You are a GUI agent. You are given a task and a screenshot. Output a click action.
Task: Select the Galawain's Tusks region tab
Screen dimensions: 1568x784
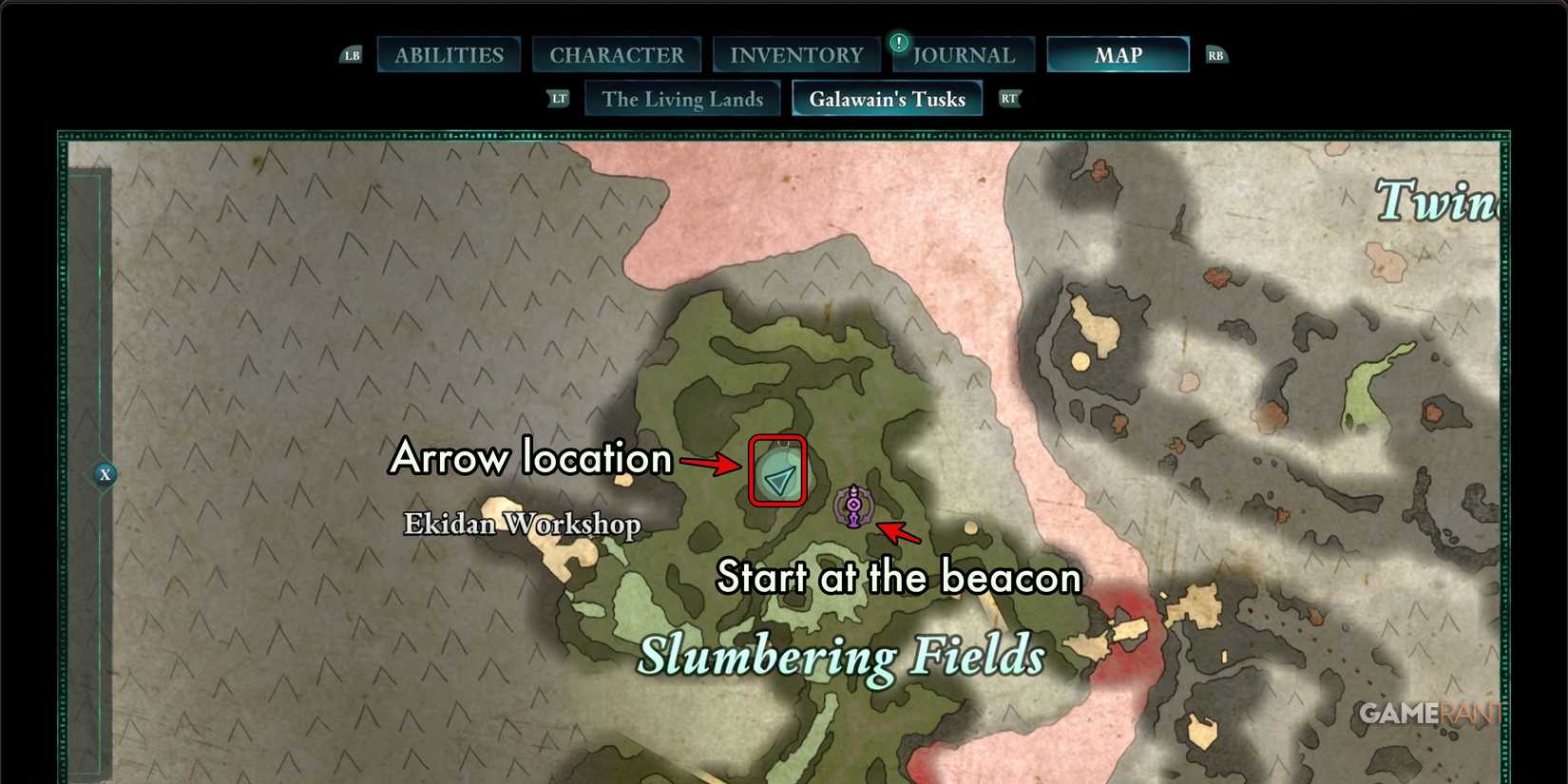[x=887, y=98]
